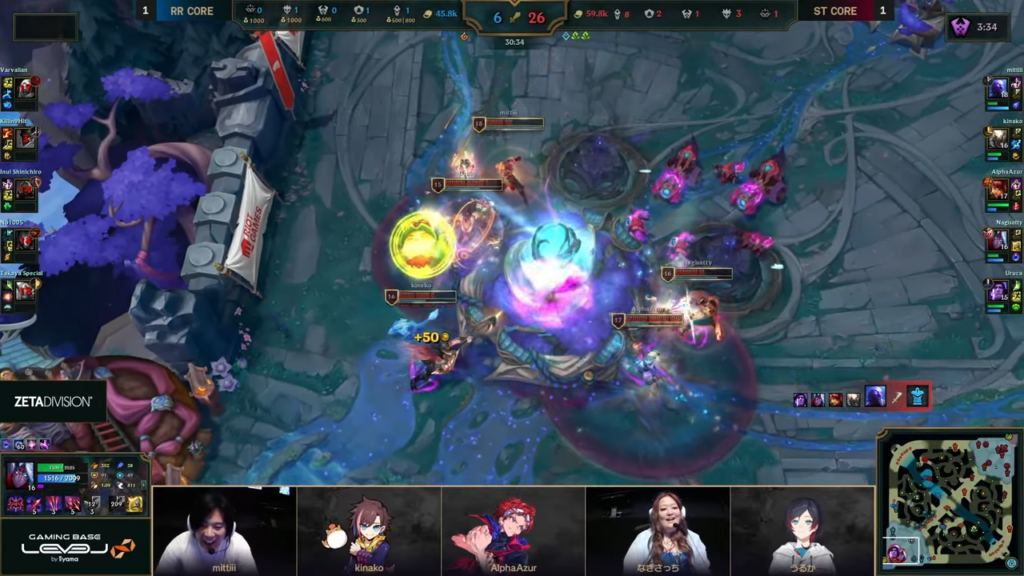
Task: Click the ZETA DIVISION sponsor logo
Action: (53, 401)
